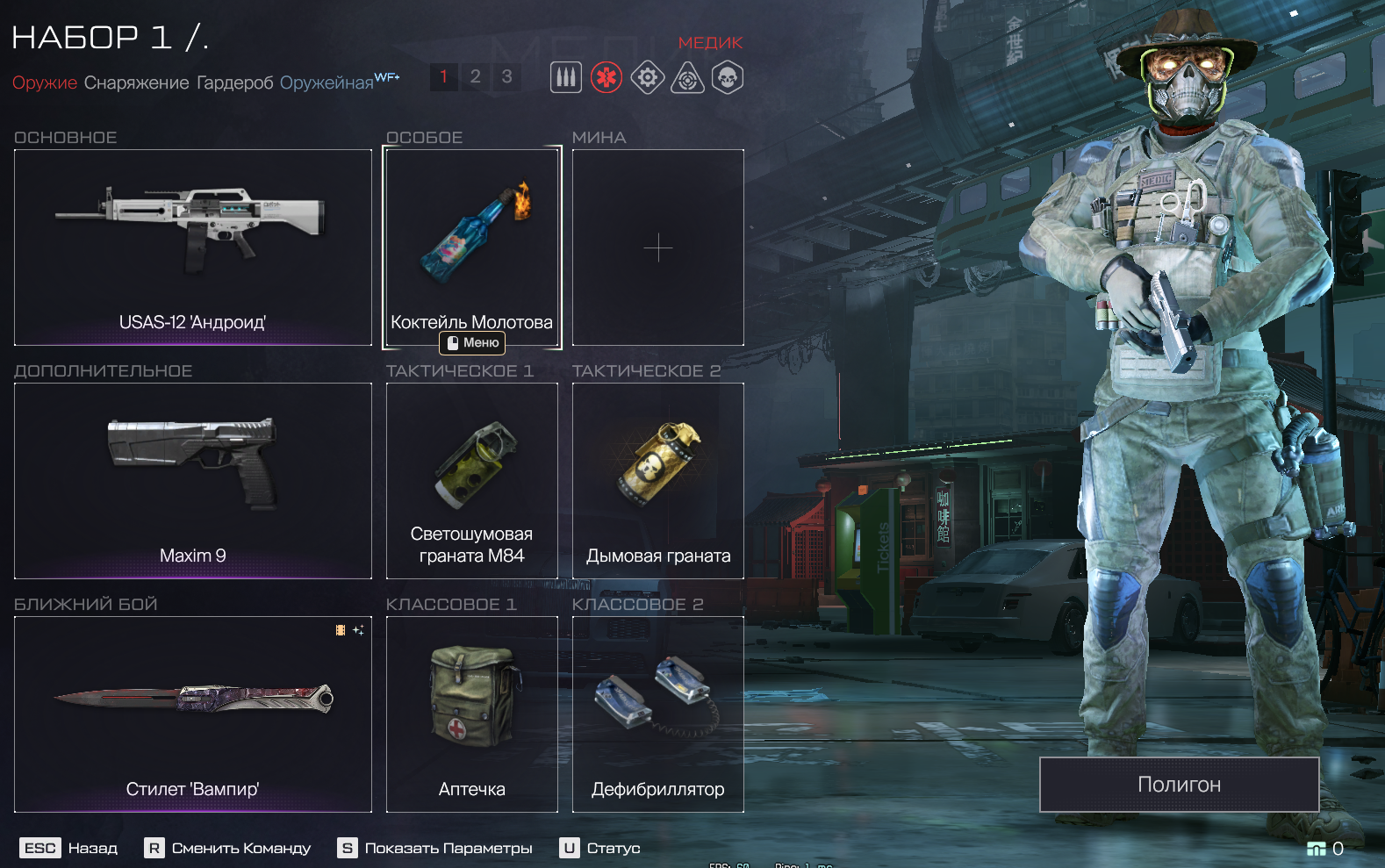Select the red medic class icon
1385x868 pixels.
coord(606,78)
